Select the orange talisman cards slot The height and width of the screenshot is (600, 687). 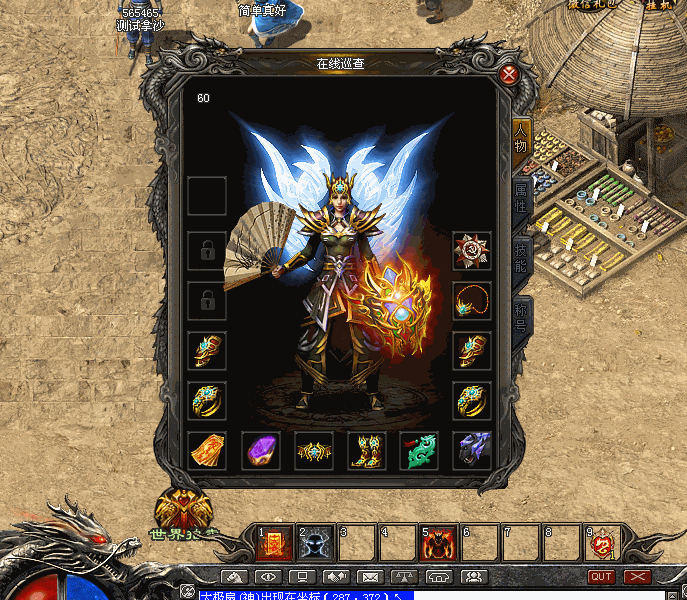point(207,451)
